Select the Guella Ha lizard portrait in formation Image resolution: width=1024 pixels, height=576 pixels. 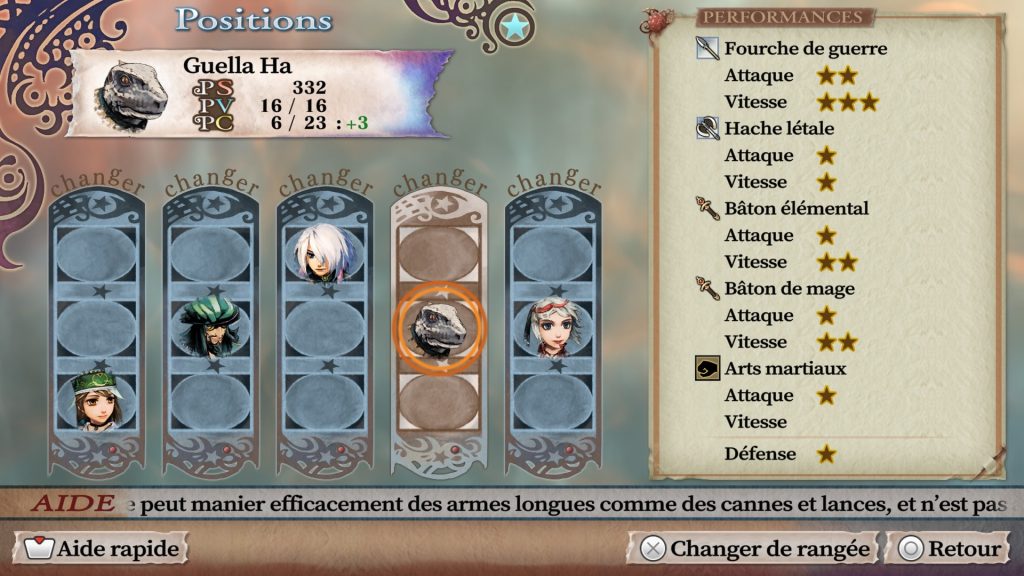[x=439, y=326]
